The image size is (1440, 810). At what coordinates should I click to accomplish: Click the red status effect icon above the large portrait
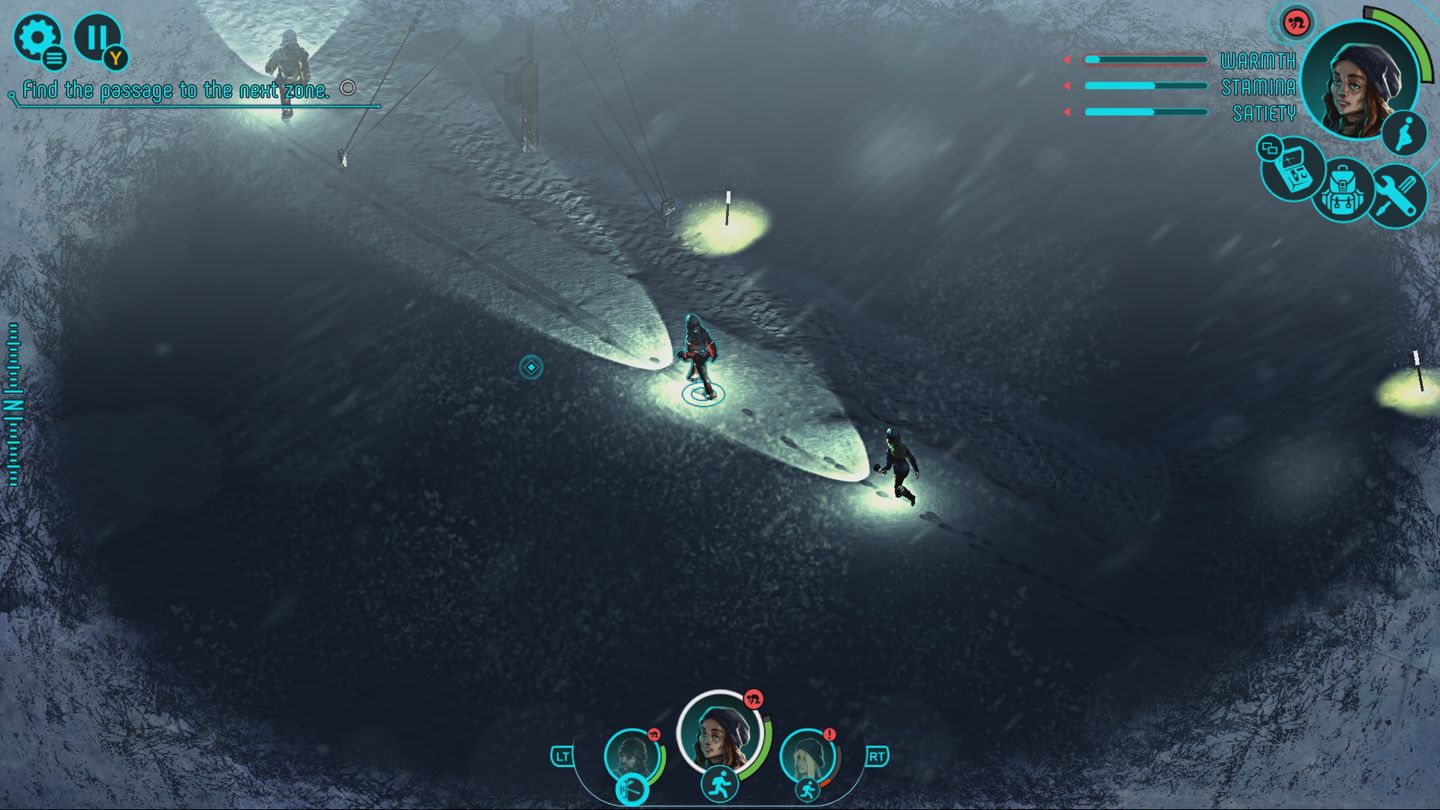tap(1297, 21)
